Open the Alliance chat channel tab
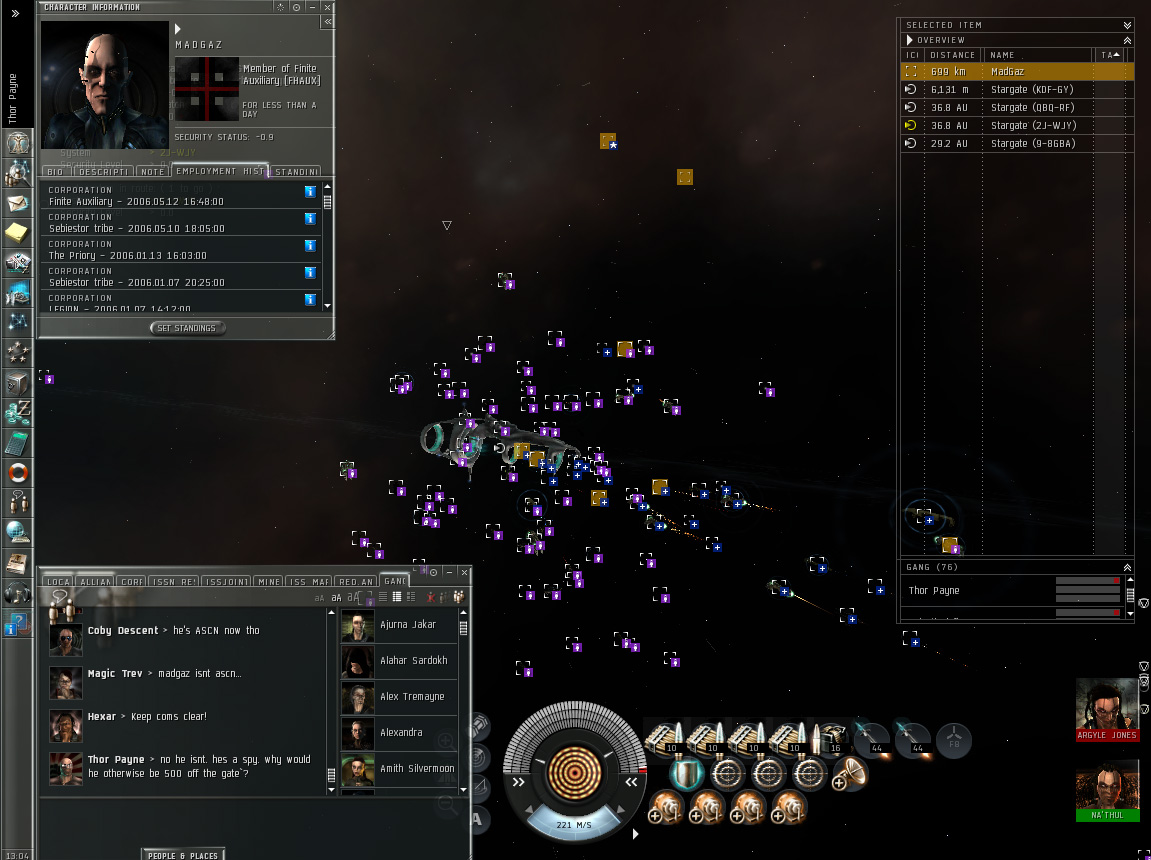 click(96, 581)
